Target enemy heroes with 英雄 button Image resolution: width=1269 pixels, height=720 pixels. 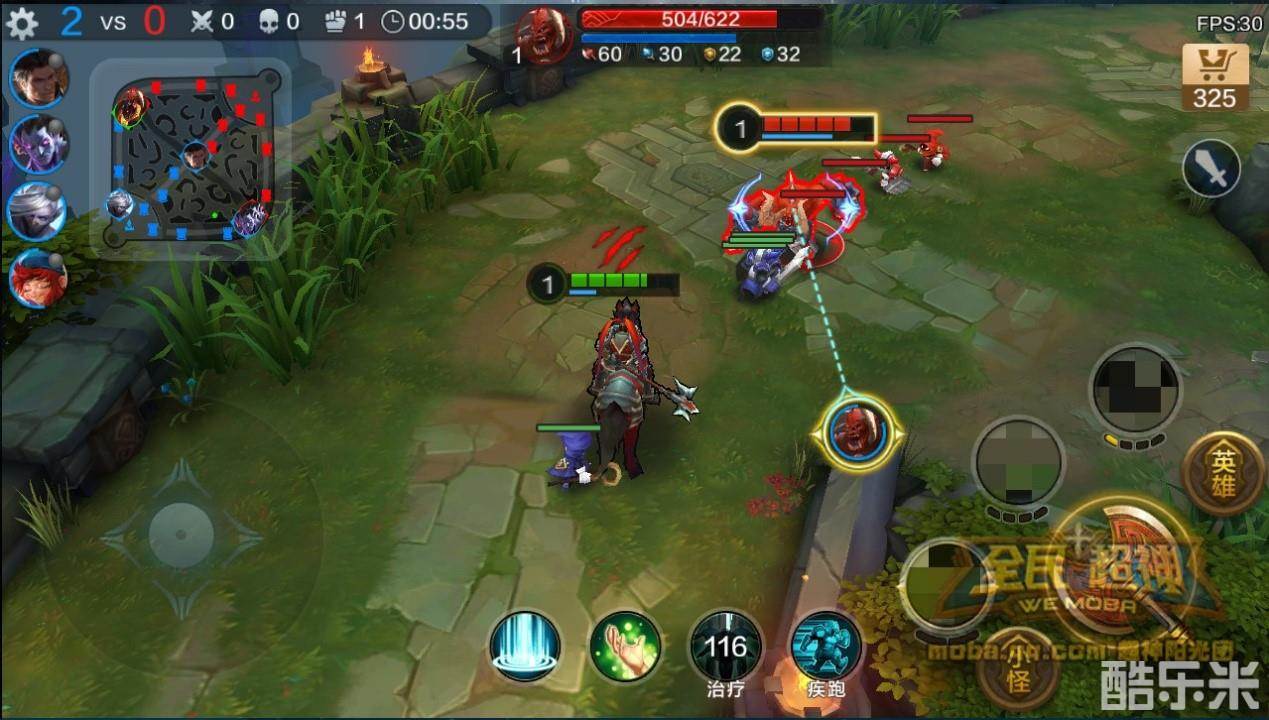(x=1222, y=473)
